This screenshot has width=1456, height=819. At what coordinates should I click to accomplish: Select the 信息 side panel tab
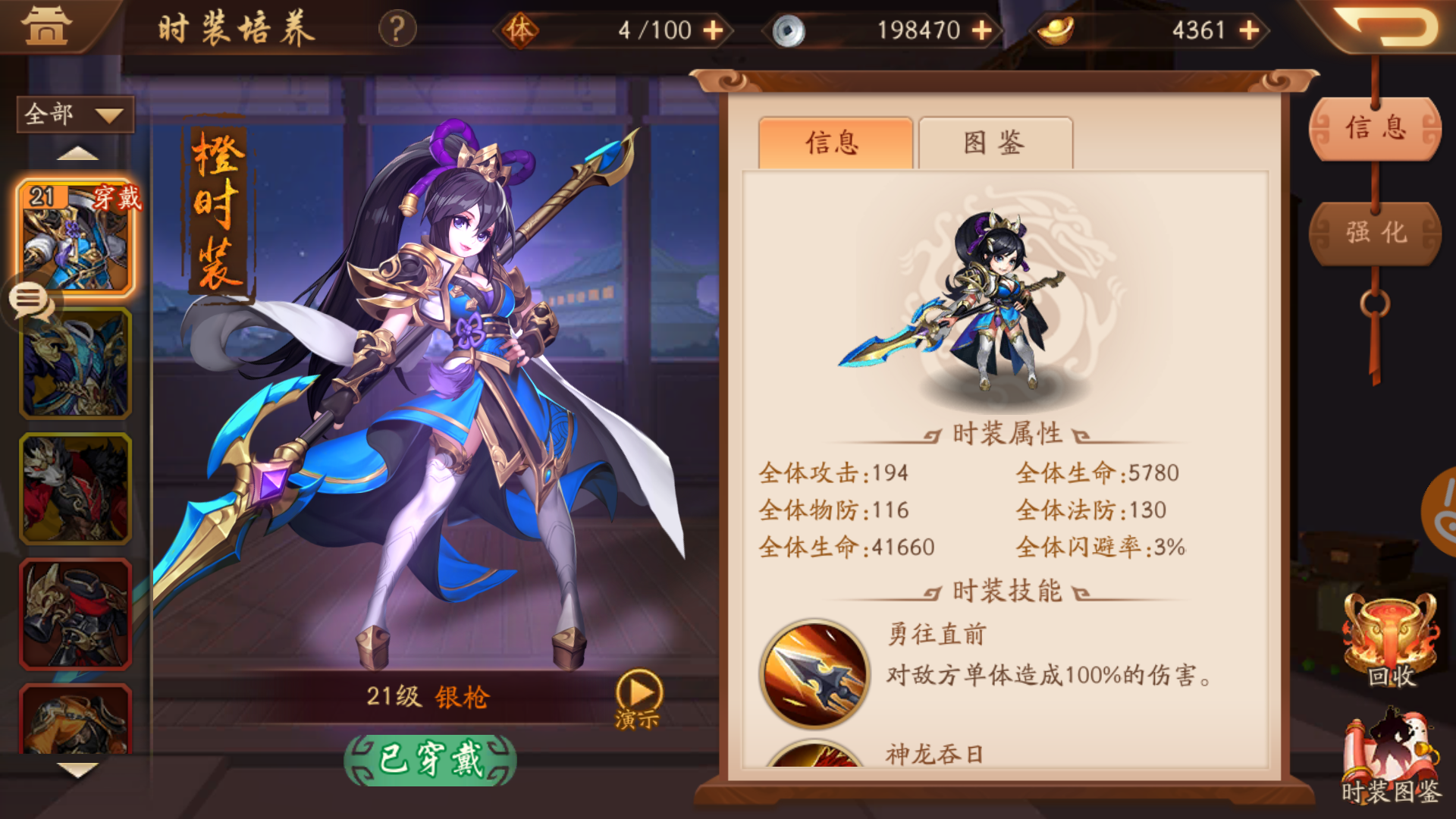pos(1374,127)
